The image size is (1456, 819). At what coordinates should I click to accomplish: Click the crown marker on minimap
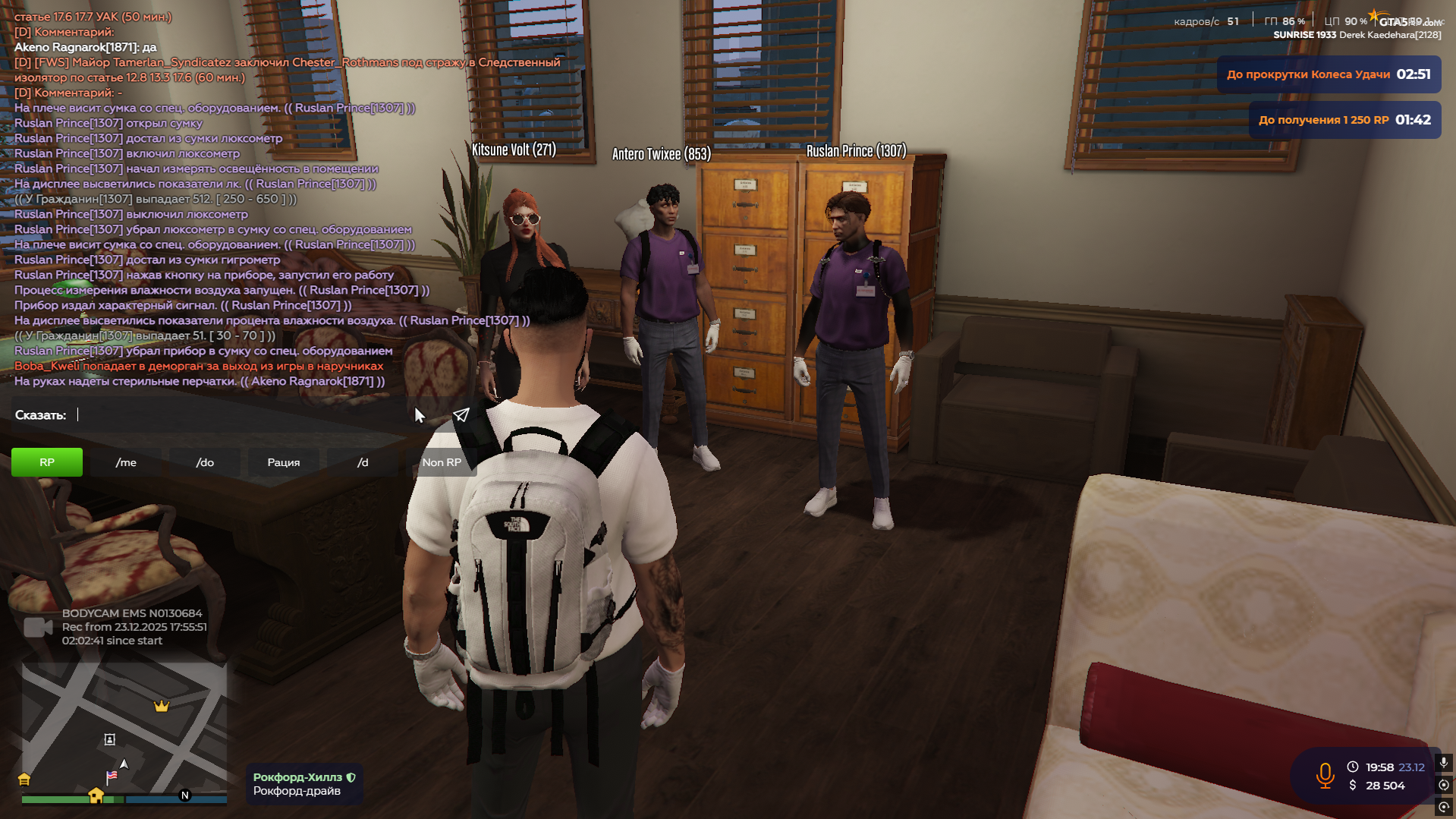click(x=162, y=707)
